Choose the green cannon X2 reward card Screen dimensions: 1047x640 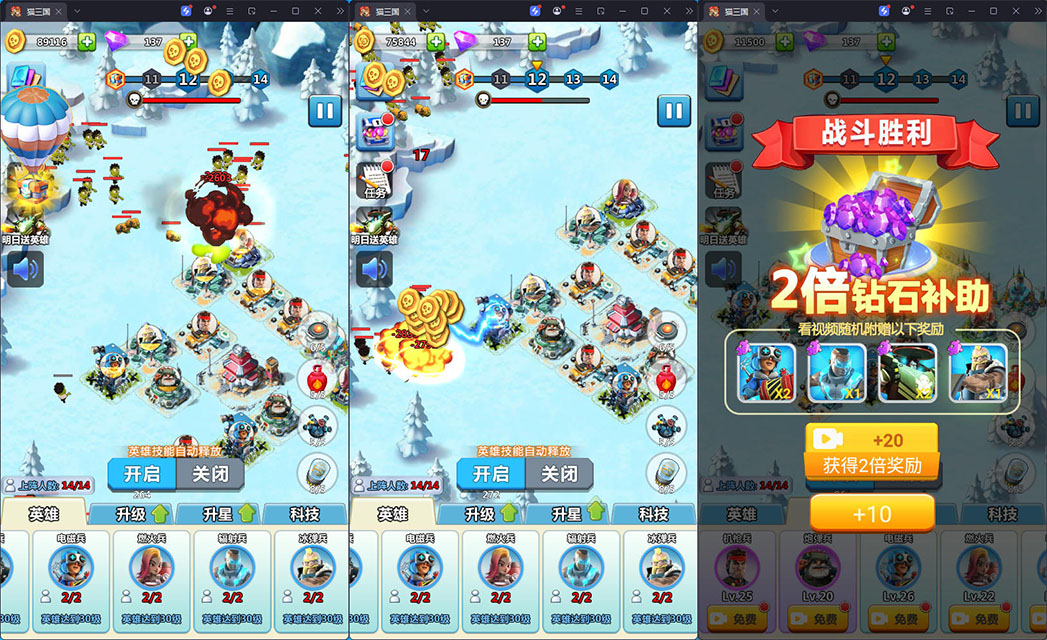907,373
